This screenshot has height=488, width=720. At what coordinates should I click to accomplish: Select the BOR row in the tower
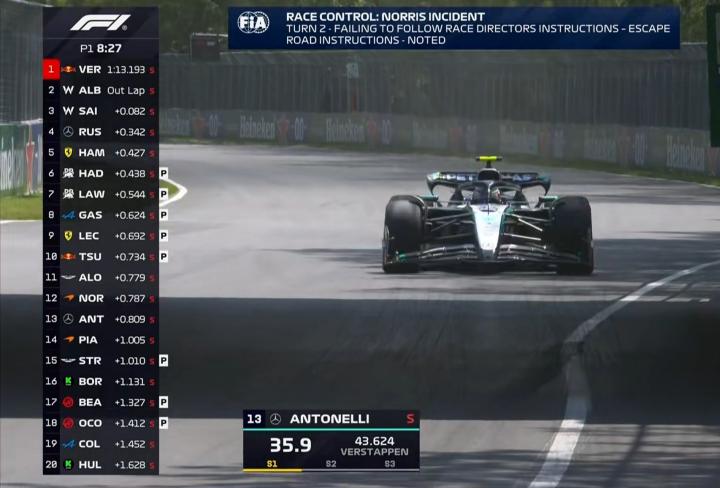100,381
